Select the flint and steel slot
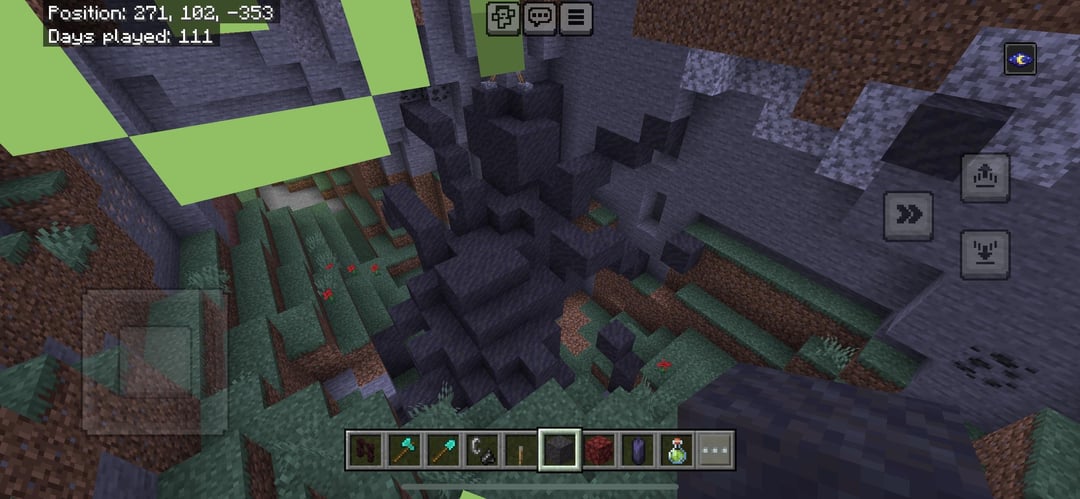The width and height of the screenshot is (1080, 499). (483, 450)
